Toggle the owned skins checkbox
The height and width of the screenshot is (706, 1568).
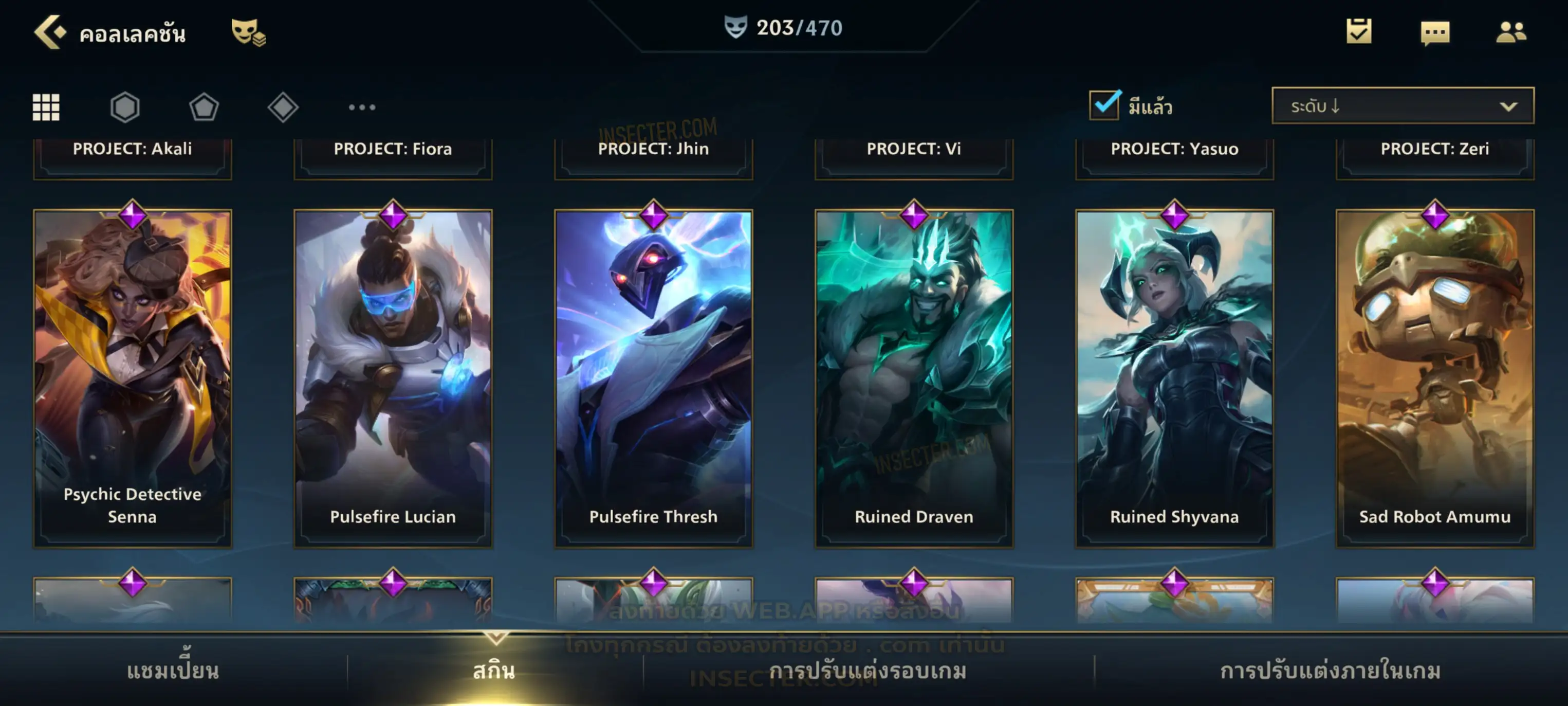click(x=1104, y=105)
